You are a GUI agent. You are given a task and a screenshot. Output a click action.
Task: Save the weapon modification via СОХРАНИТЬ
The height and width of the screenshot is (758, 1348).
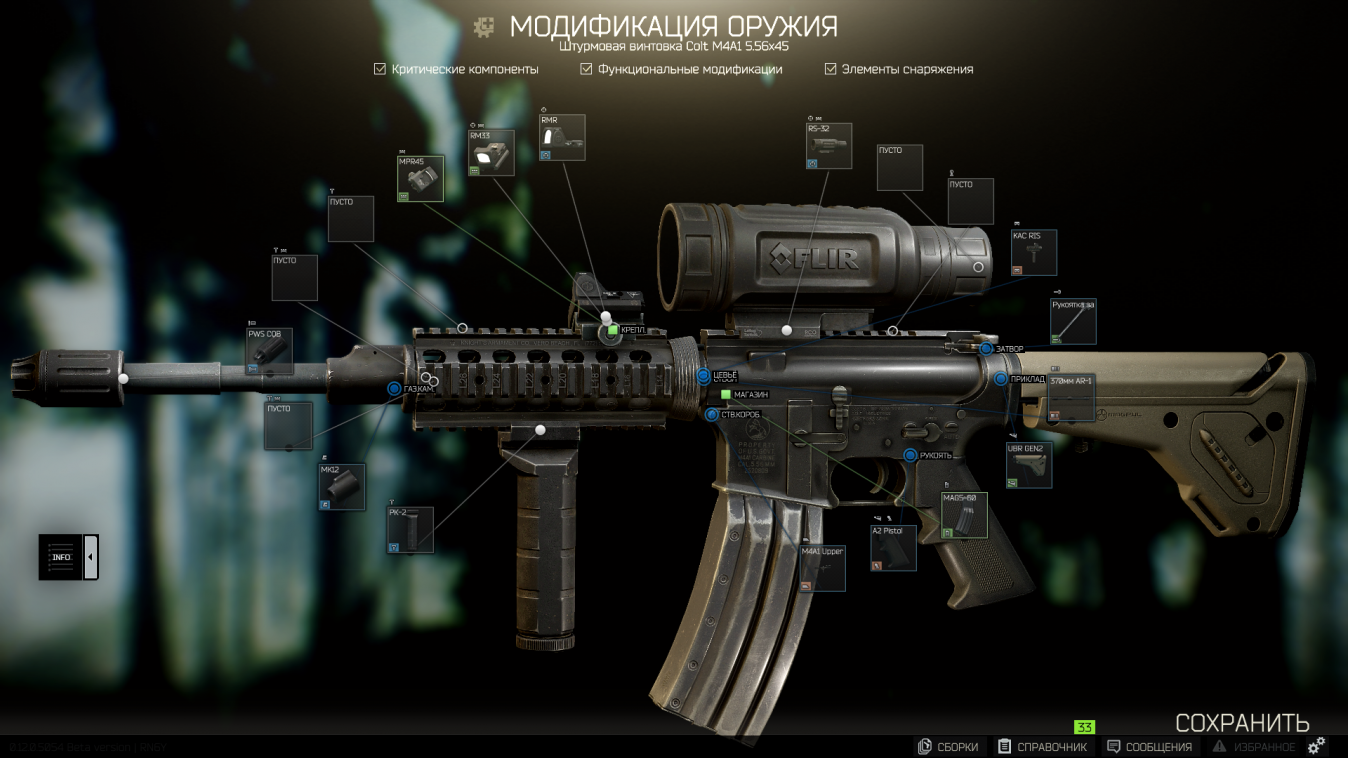pyautogui.click(x=1242, y=723)
